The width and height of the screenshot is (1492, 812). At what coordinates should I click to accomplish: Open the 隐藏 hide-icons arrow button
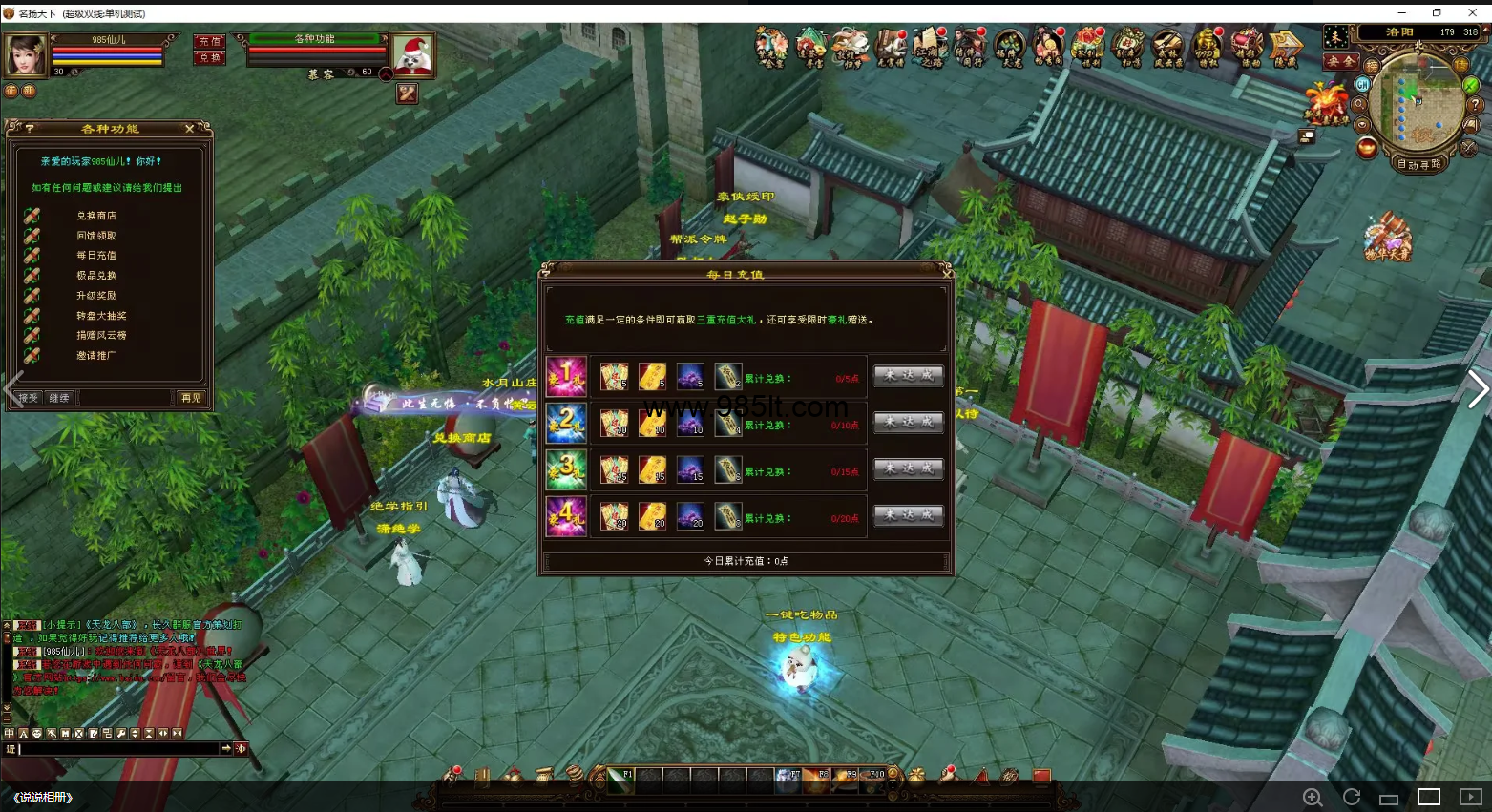(x=1285, y=46)
